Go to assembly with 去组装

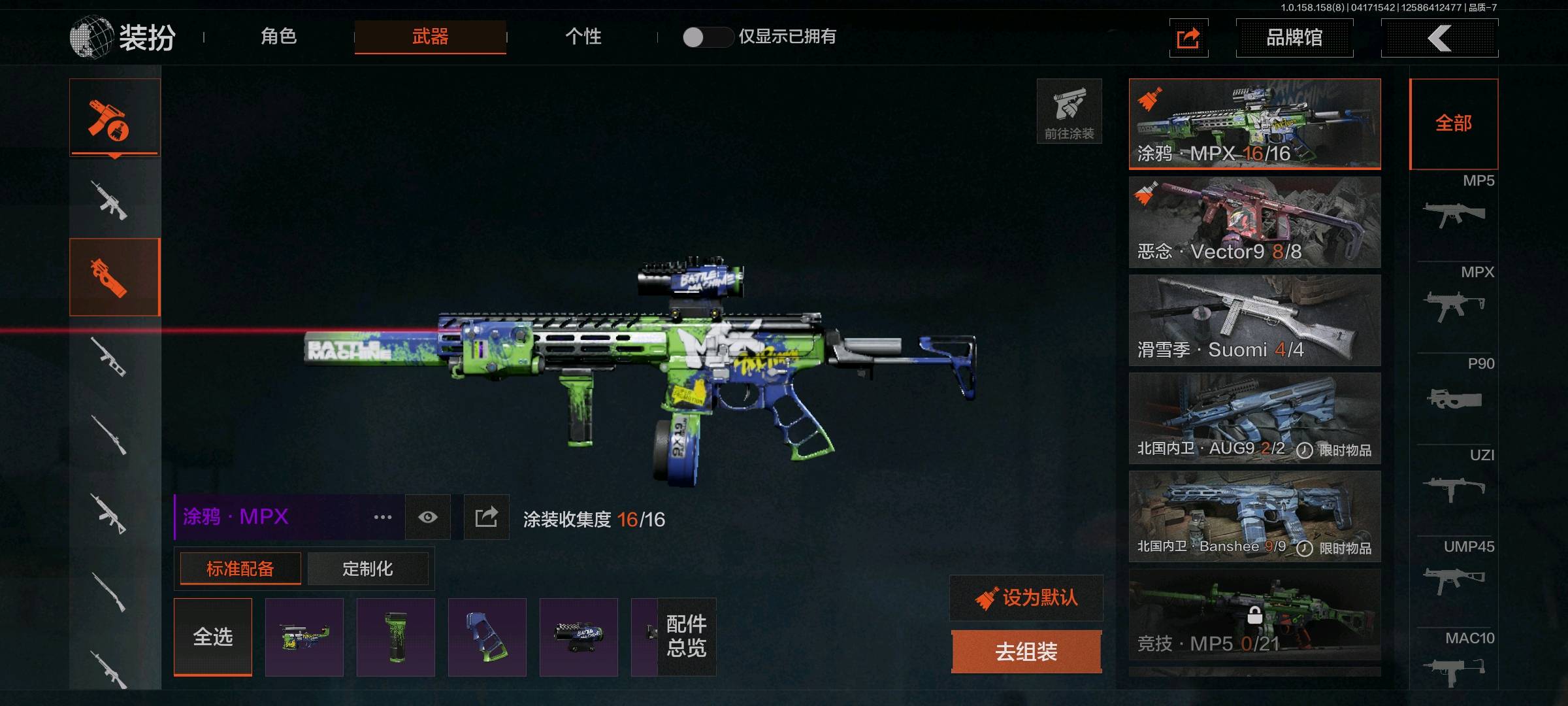pyautogui.click(x=1026, y=652)
